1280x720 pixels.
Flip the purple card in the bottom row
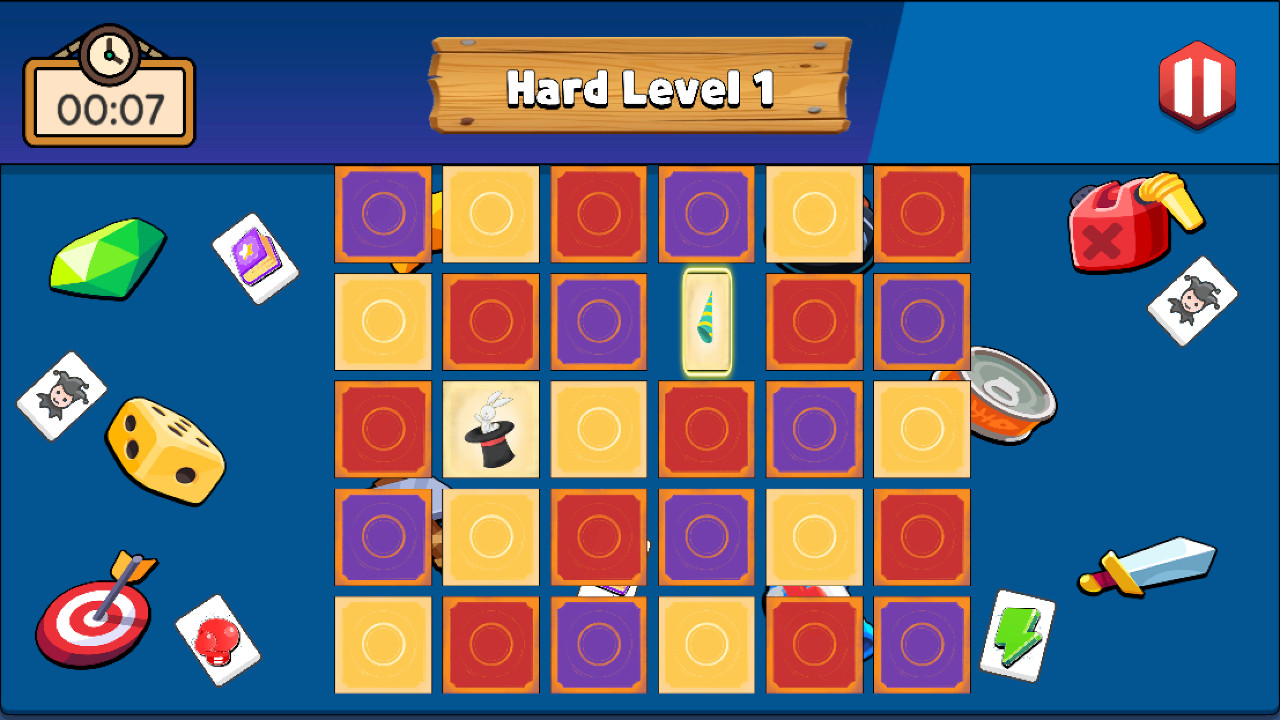[x=598, y=643]
